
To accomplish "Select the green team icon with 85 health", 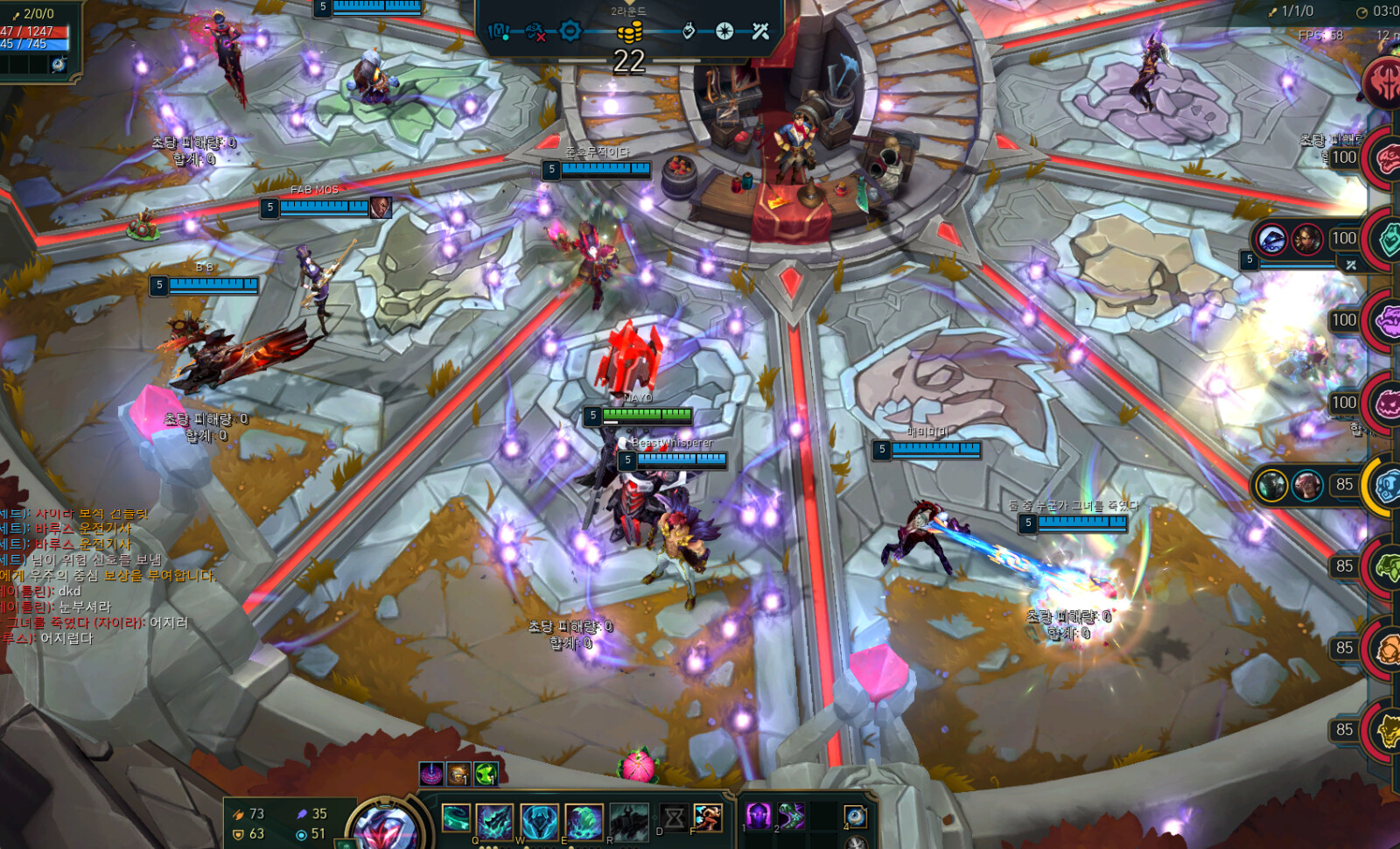I will [x=1386, y=567].
